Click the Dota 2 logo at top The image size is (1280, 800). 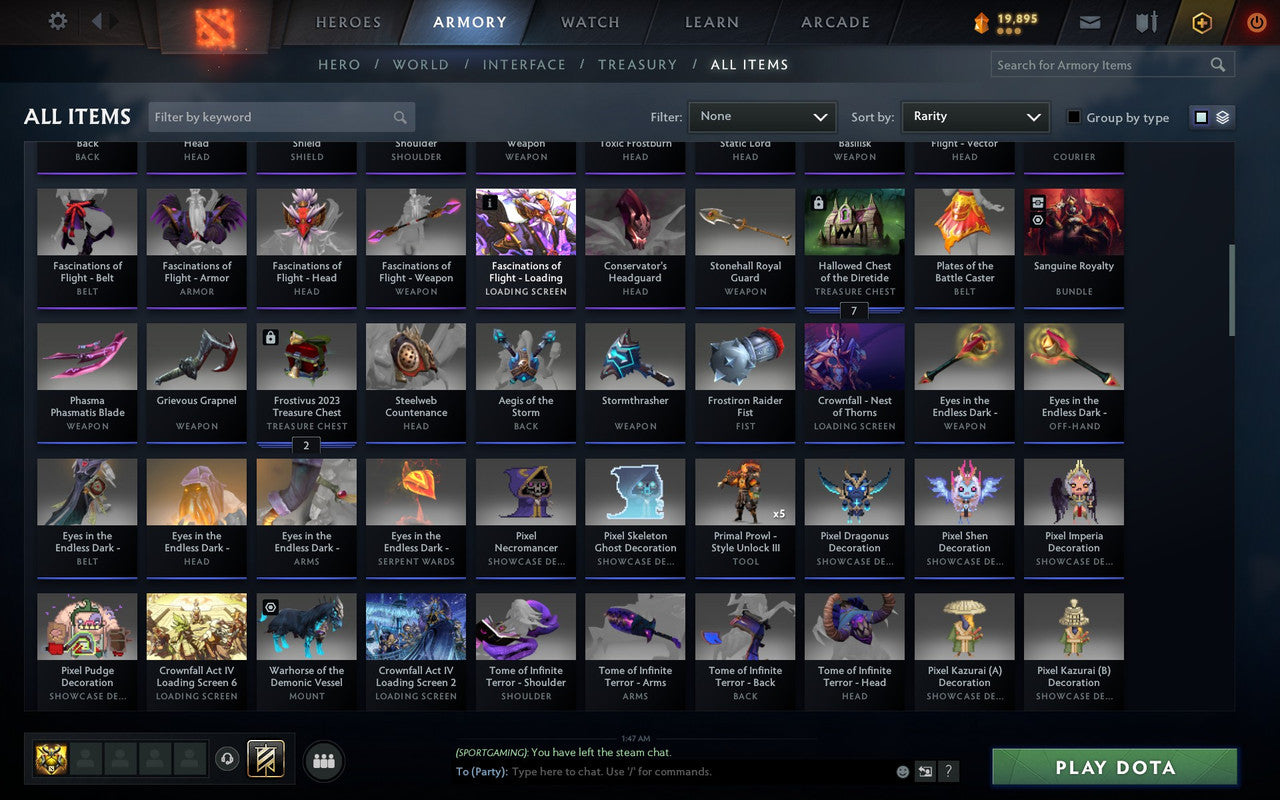point(212,27)
